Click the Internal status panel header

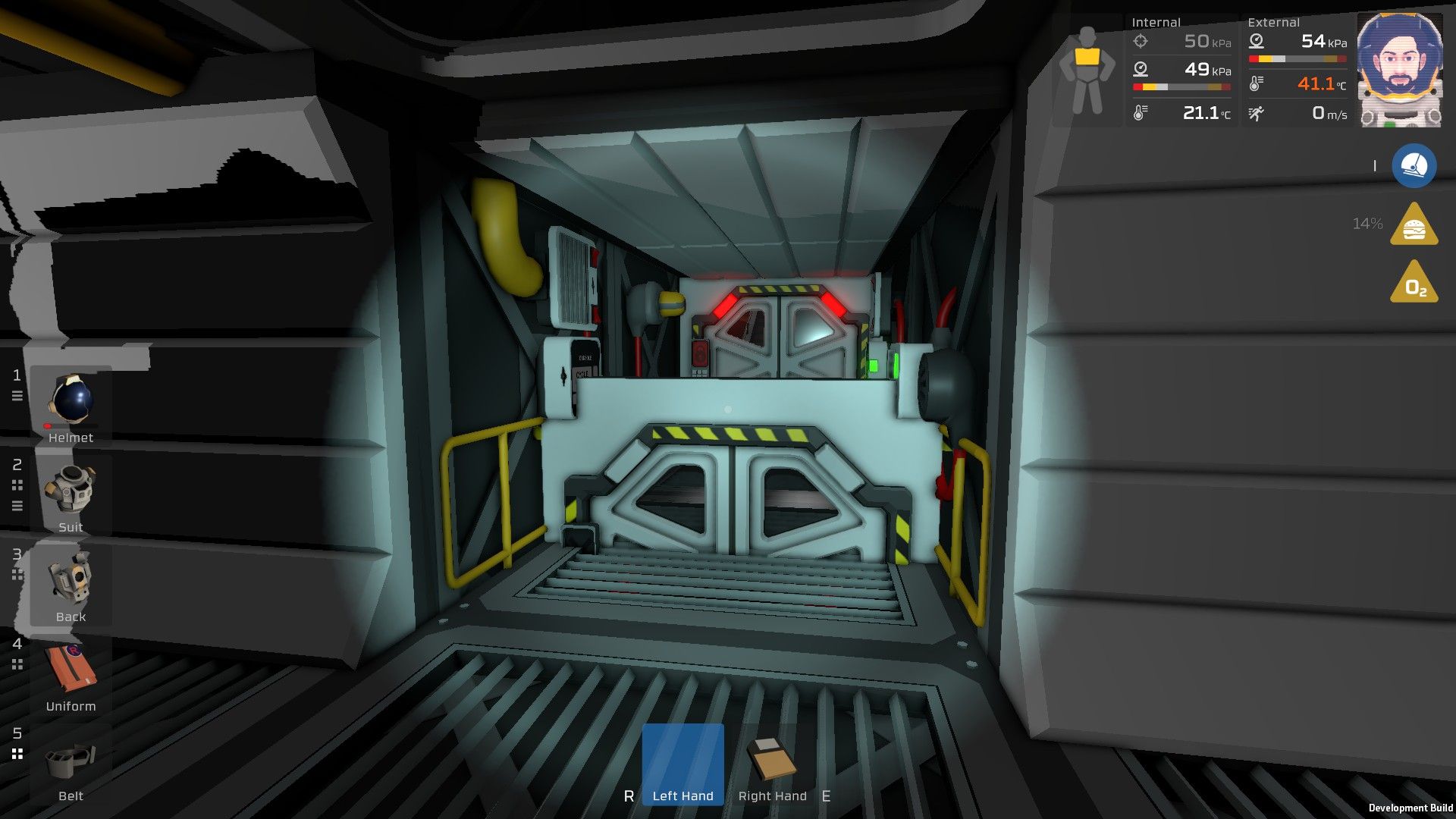click(1156, 22)
